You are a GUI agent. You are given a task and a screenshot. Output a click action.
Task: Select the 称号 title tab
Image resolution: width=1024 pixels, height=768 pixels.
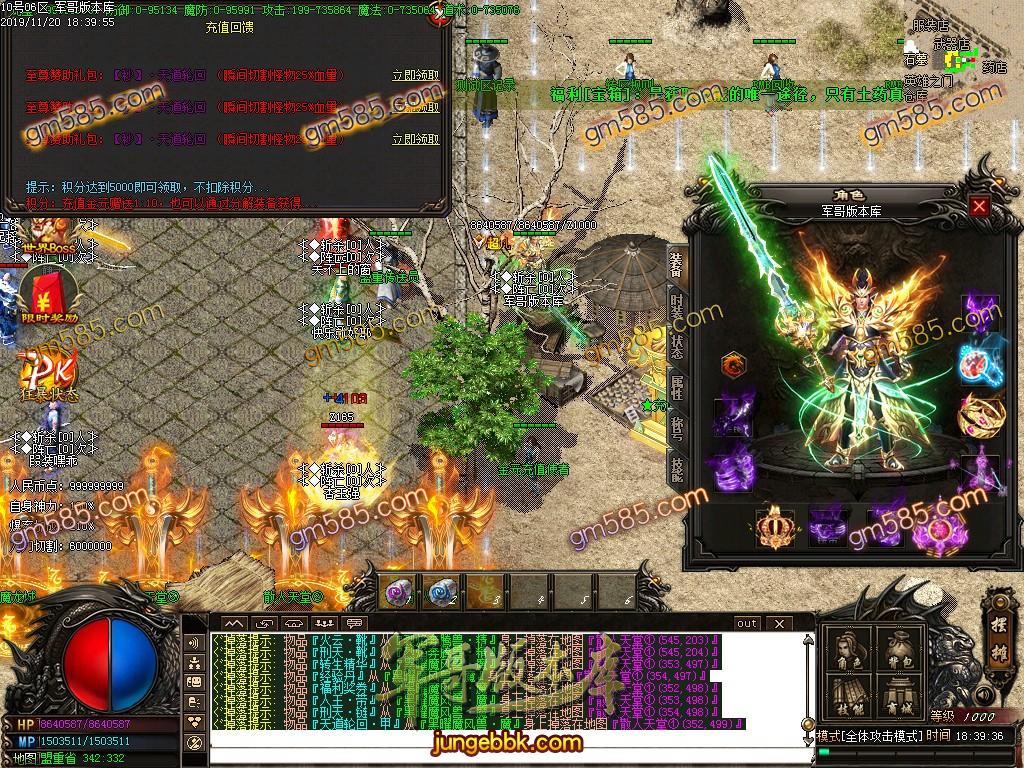pos(676,427)
